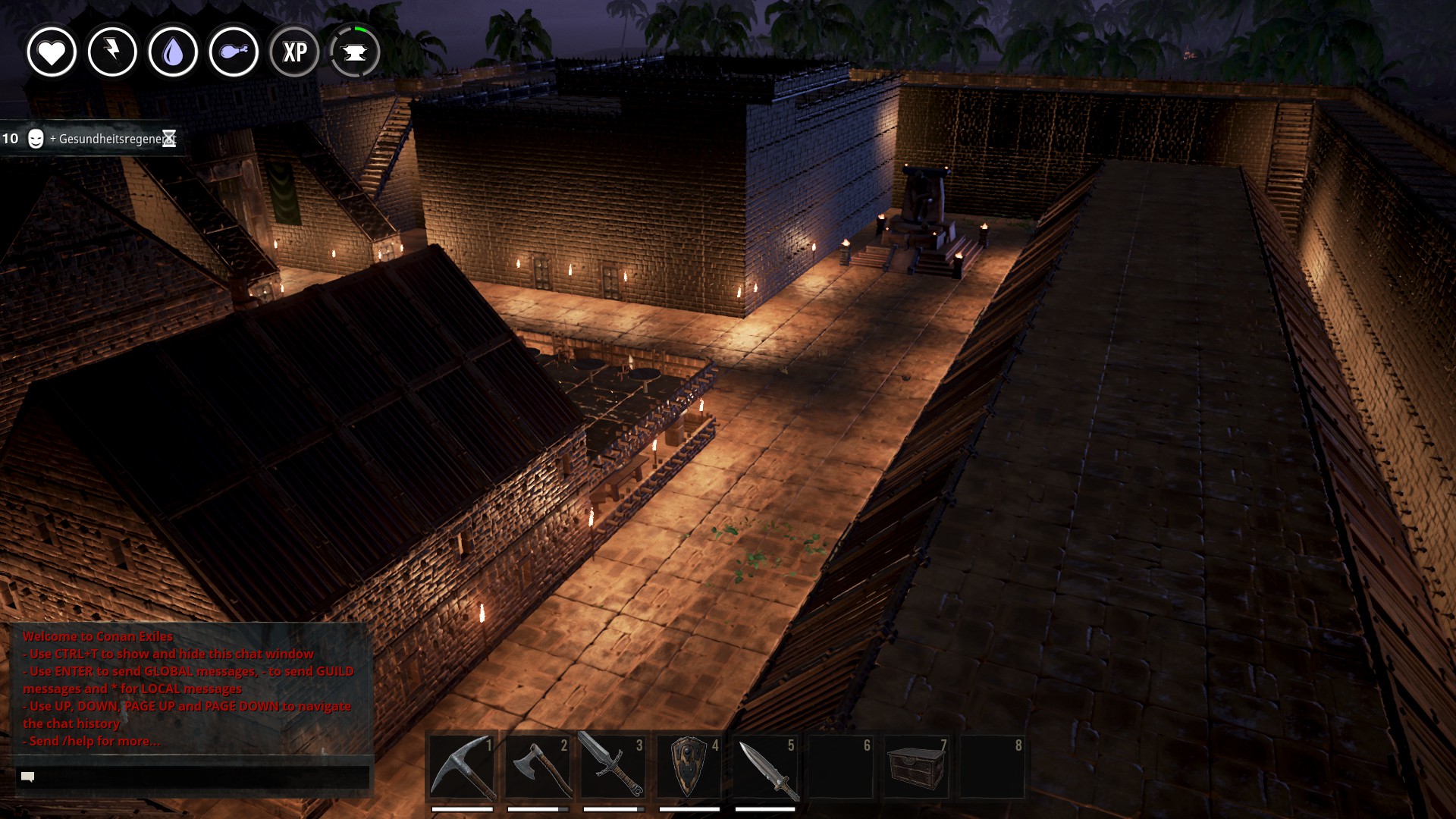Click the heart health status icon

pyautogui.click(x=52, y=52)
